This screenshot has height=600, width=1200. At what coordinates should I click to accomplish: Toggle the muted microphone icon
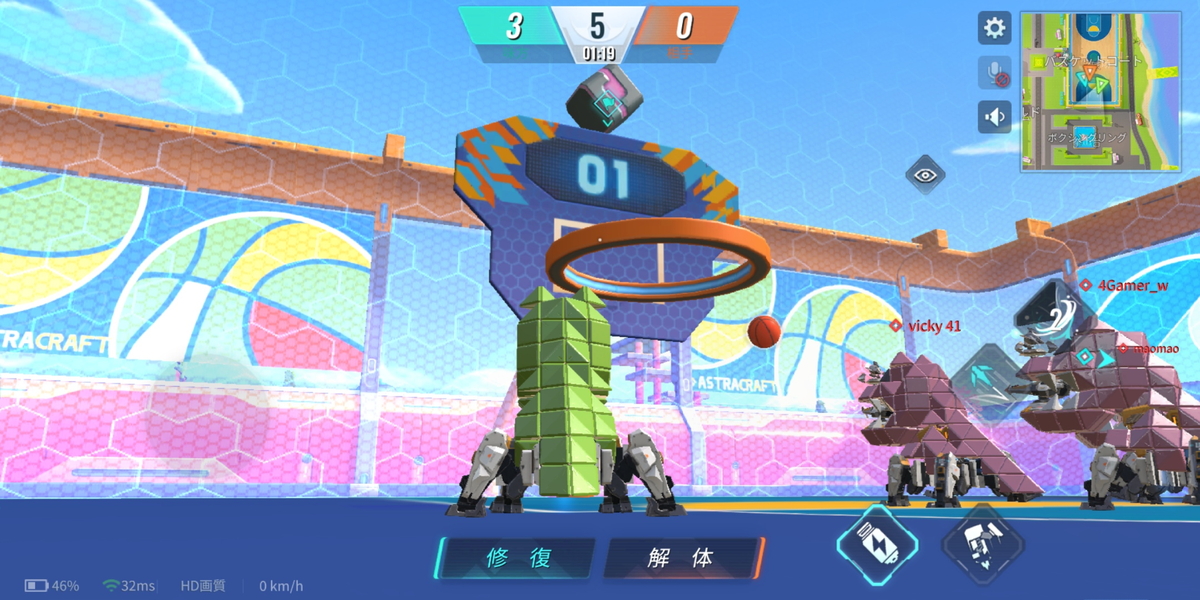[x=994, y=73]
